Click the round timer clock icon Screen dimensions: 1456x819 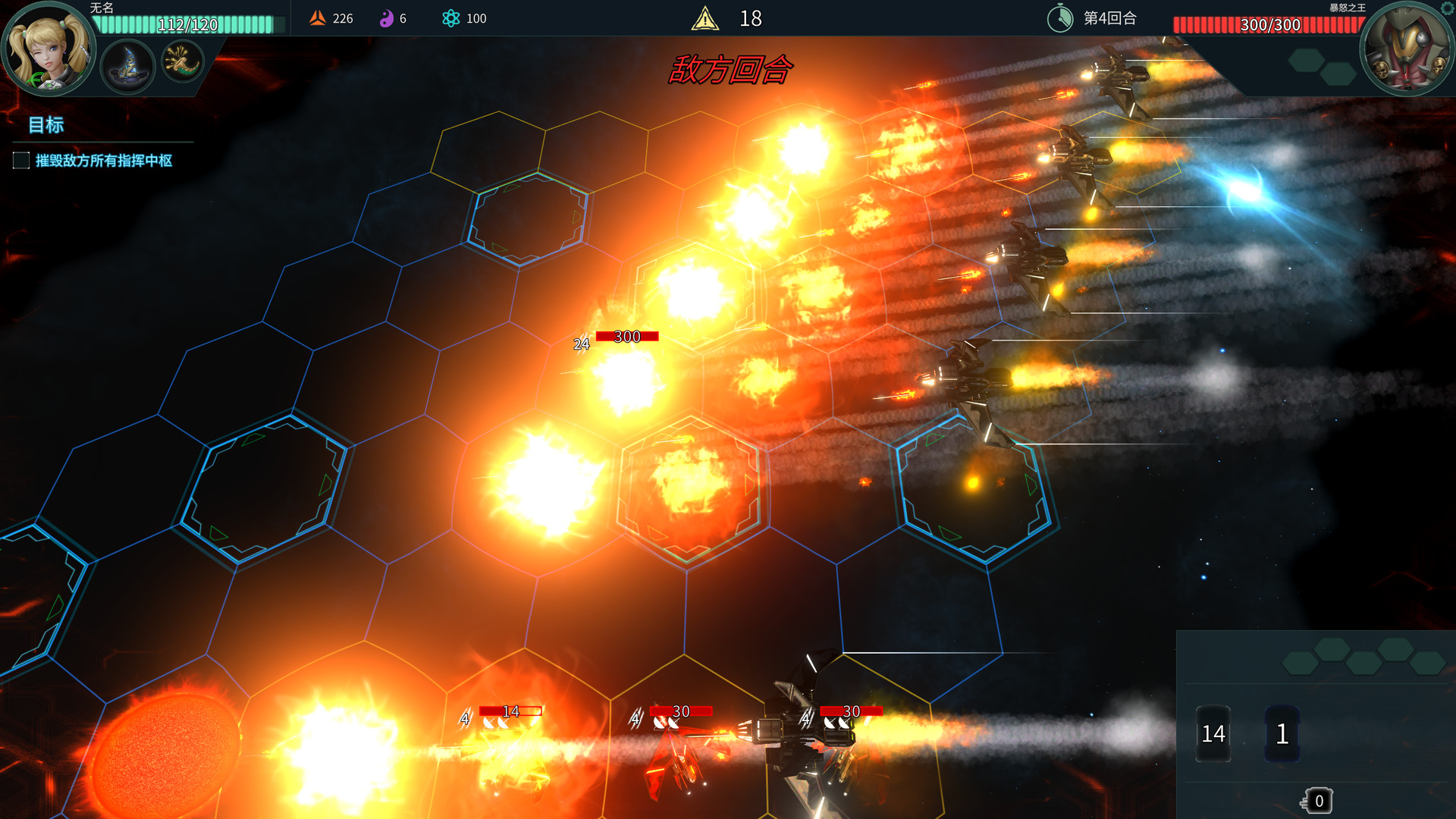click(1059, 18)
